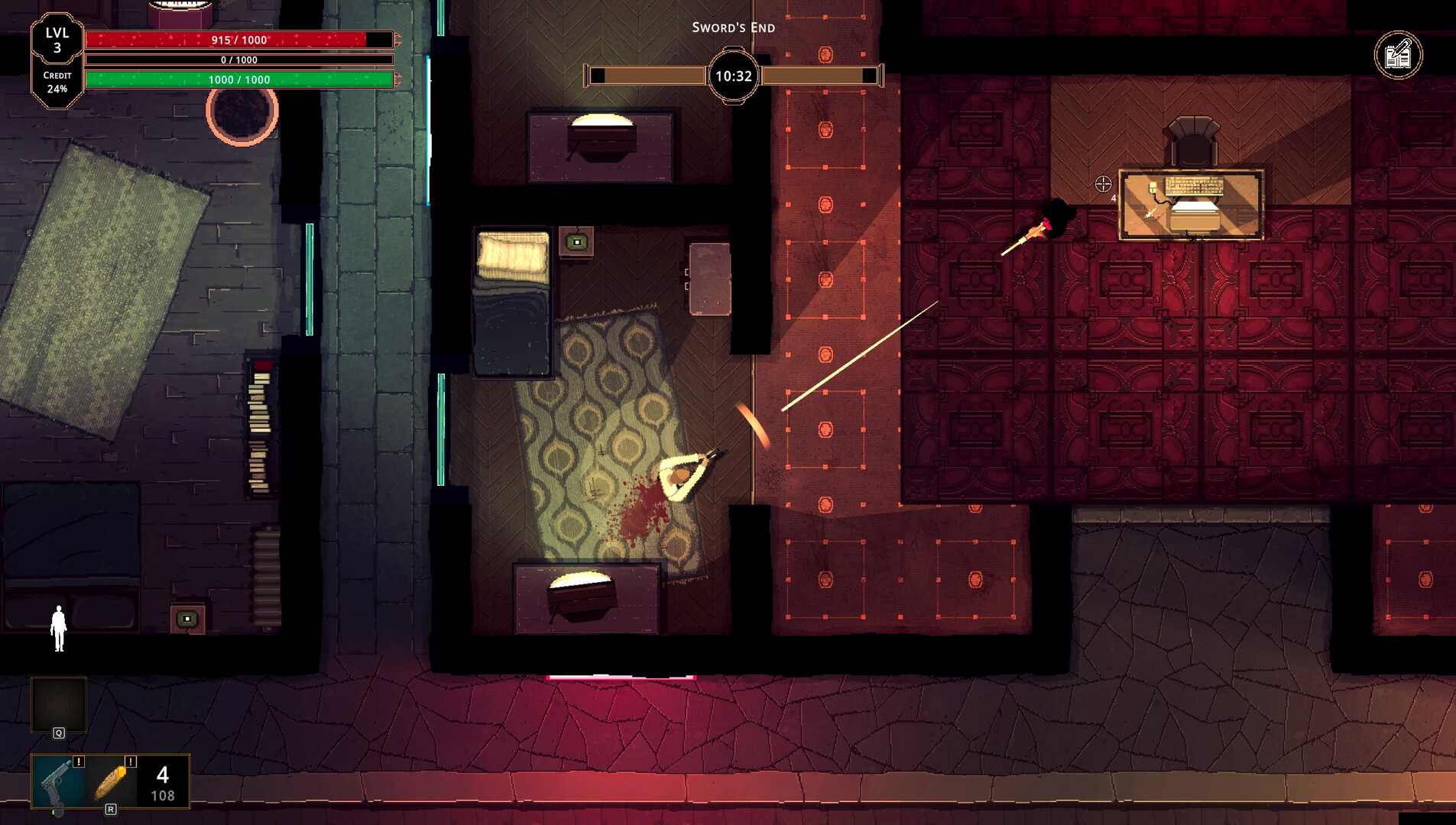
Task: Click the pistol's exclamation alert marker
Action: 78,762
